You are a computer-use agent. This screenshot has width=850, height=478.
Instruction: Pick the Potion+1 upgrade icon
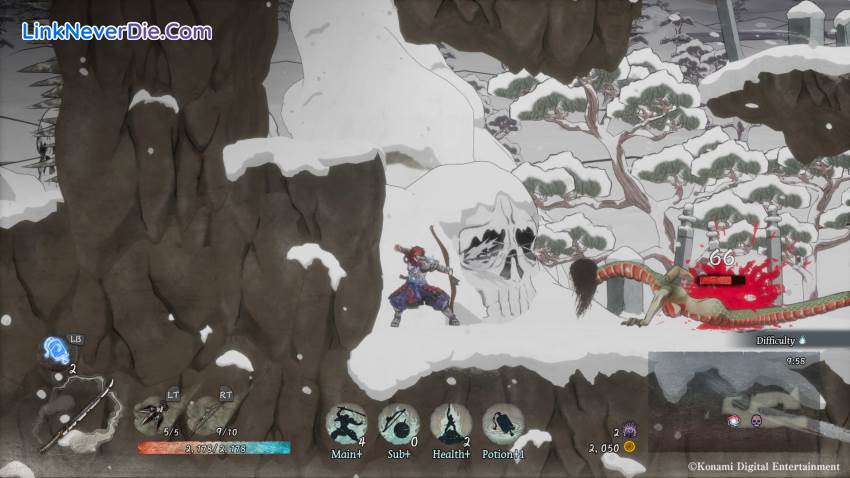tap(503, 424)
